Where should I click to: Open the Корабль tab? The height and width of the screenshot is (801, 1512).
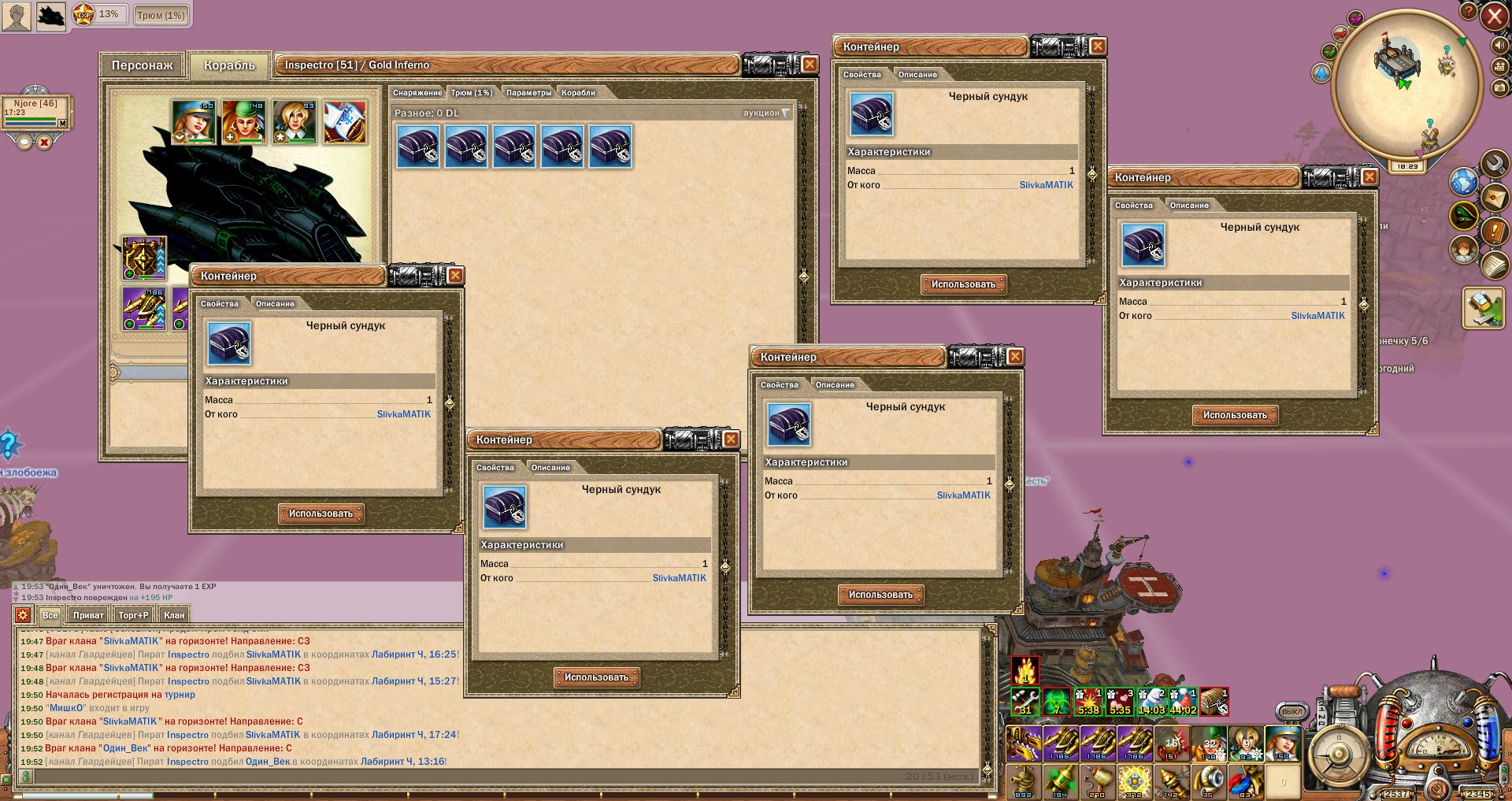pos(229,65)
